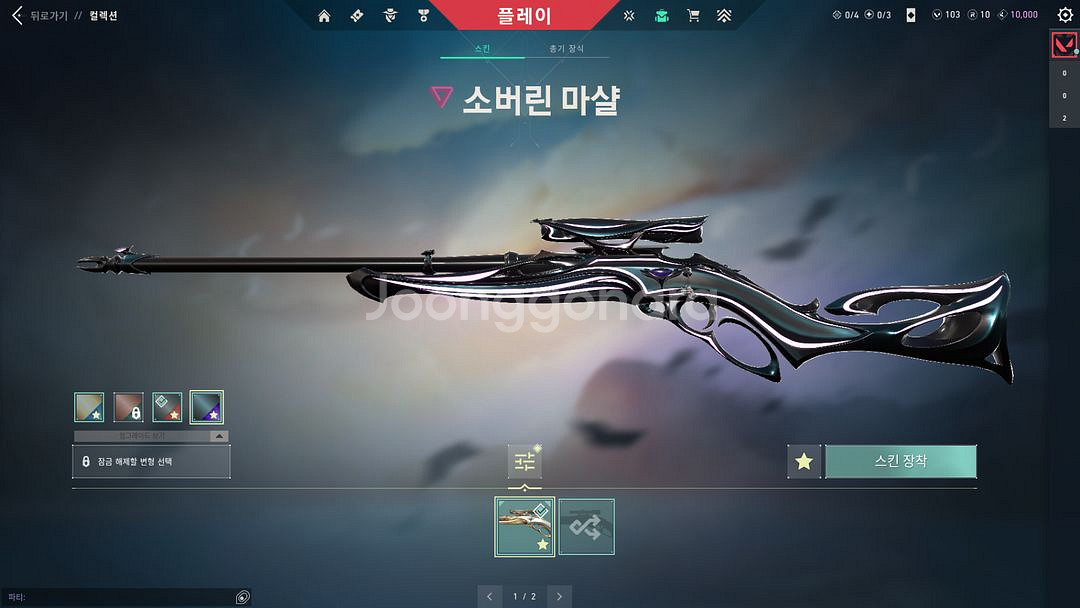
Task: Collapse the upgrade view arrow bar
Action: [x=151, y=436]
